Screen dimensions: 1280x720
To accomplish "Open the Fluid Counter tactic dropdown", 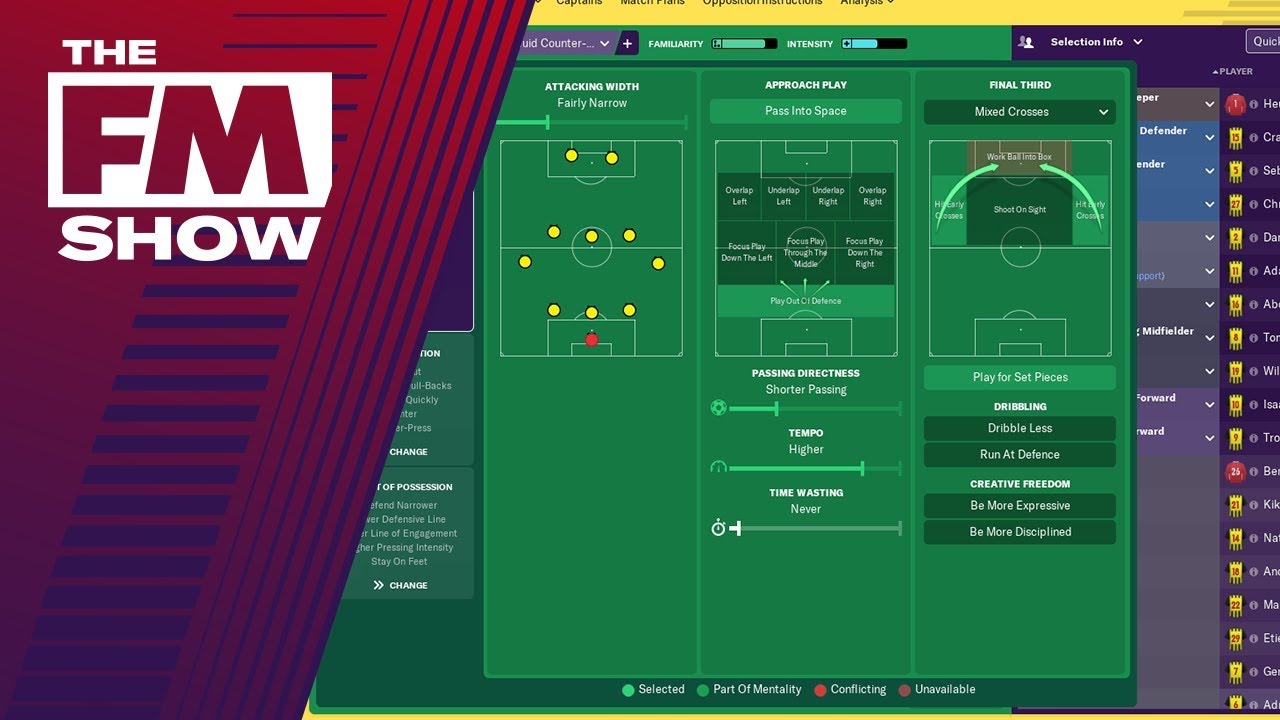I will pos(564,43).
